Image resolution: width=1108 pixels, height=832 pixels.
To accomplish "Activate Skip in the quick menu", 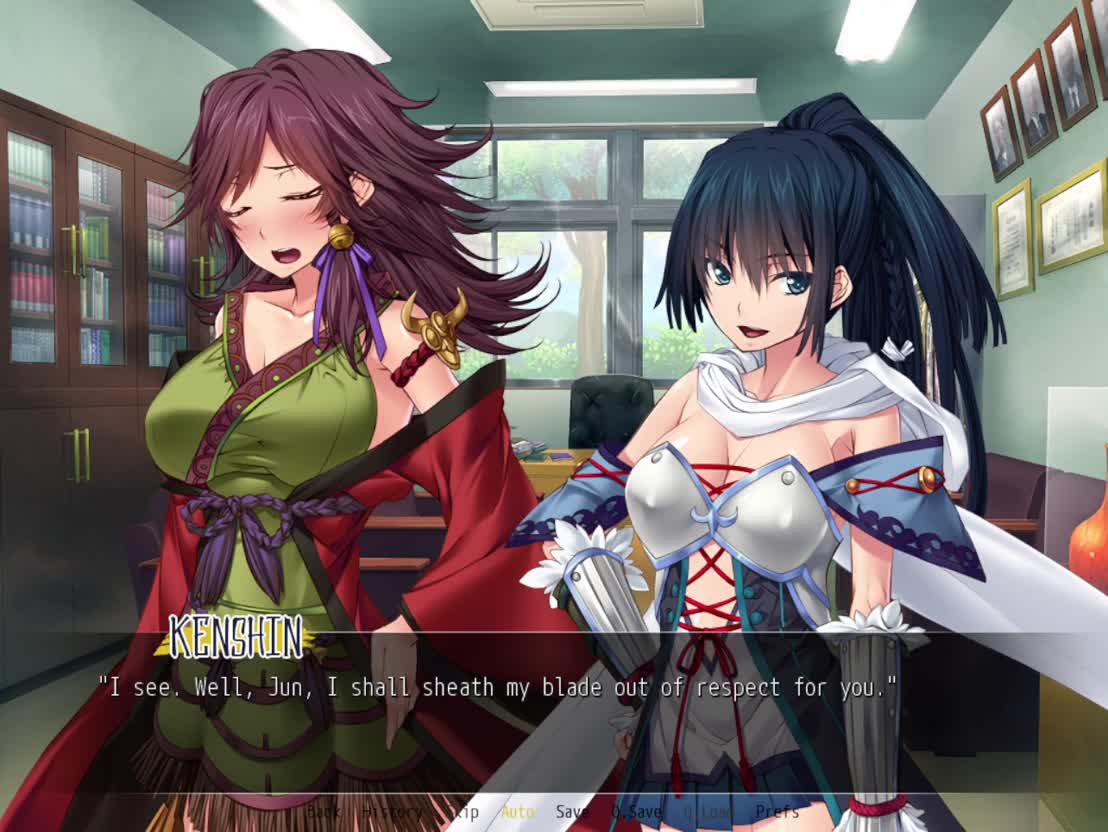I will 462,812.
